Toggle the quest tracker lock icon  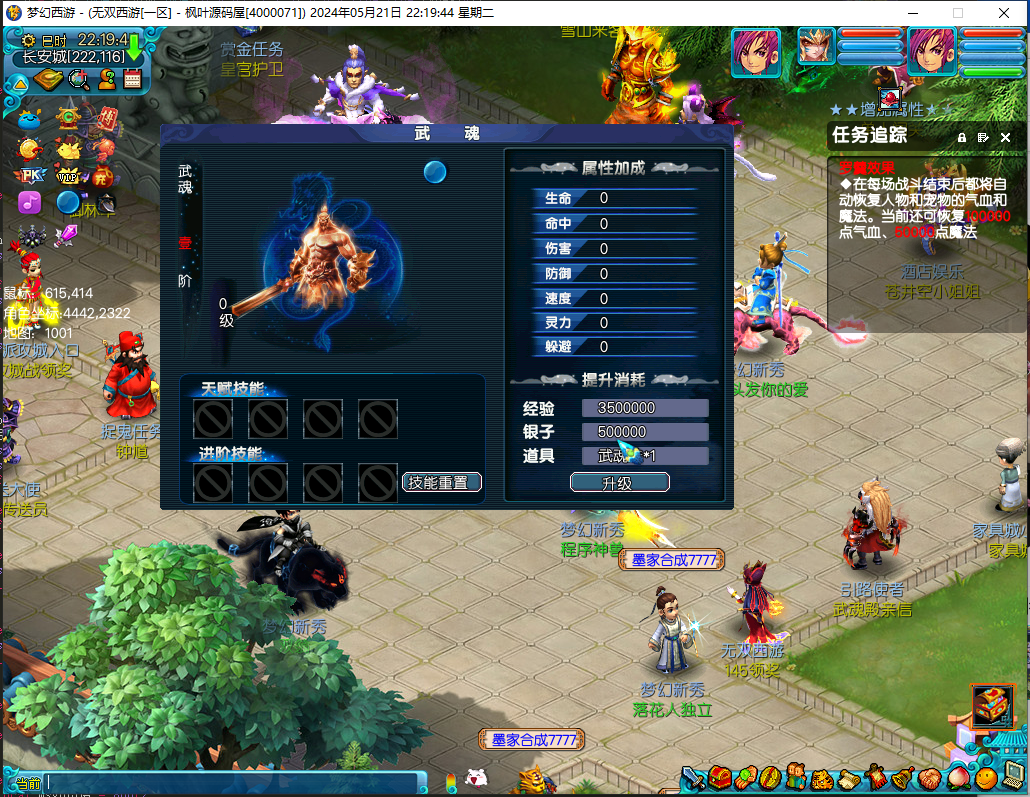[962, 137]
